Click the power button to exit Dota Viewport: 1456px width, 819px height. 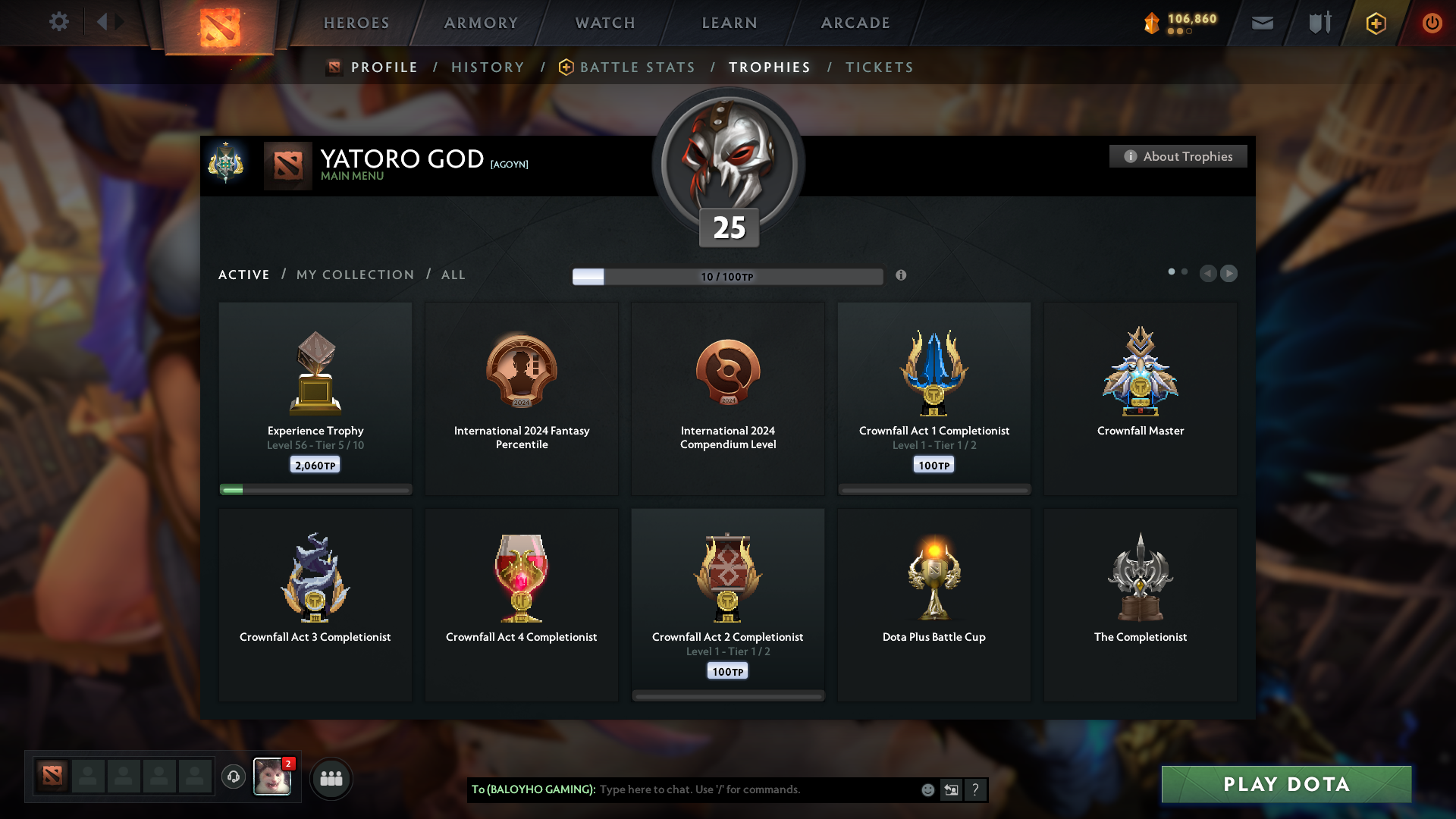click(1432, 23)
